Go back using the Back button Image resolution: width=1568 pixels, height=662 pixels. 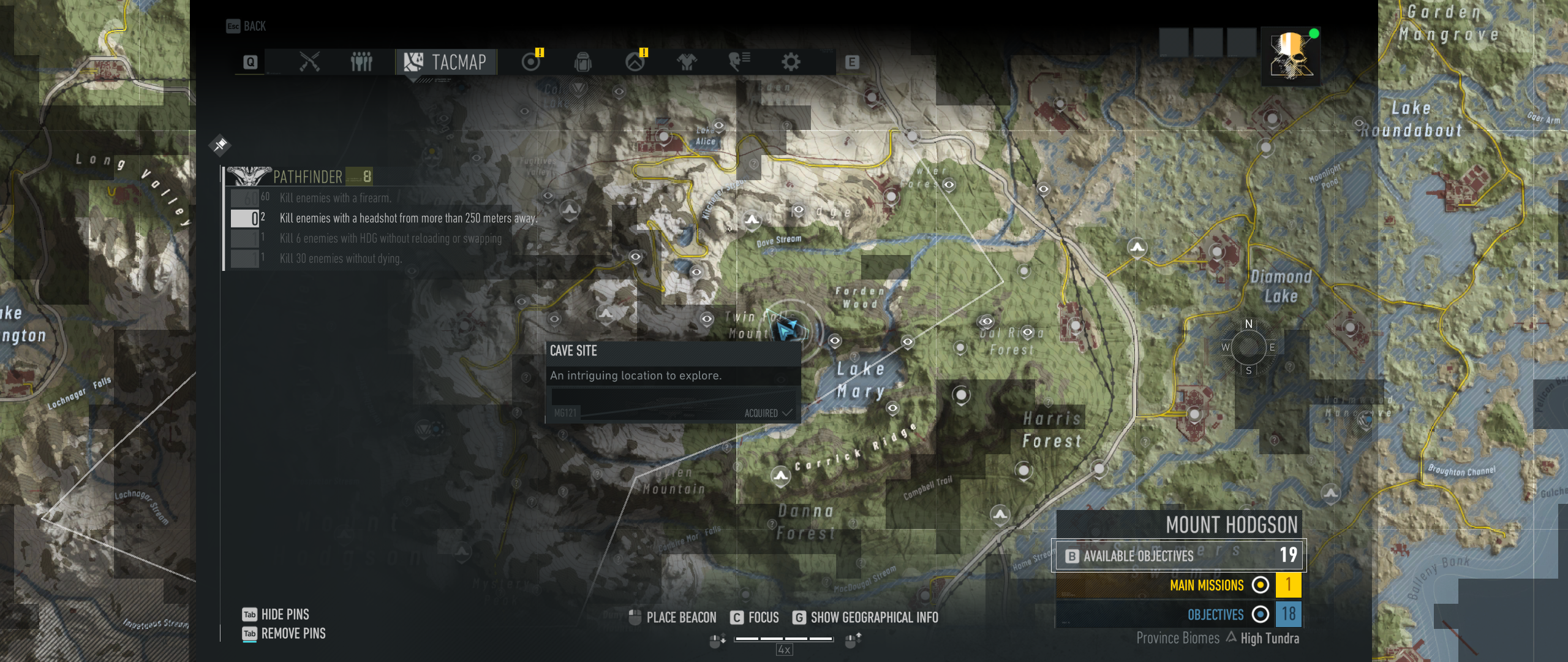[246, 26]
